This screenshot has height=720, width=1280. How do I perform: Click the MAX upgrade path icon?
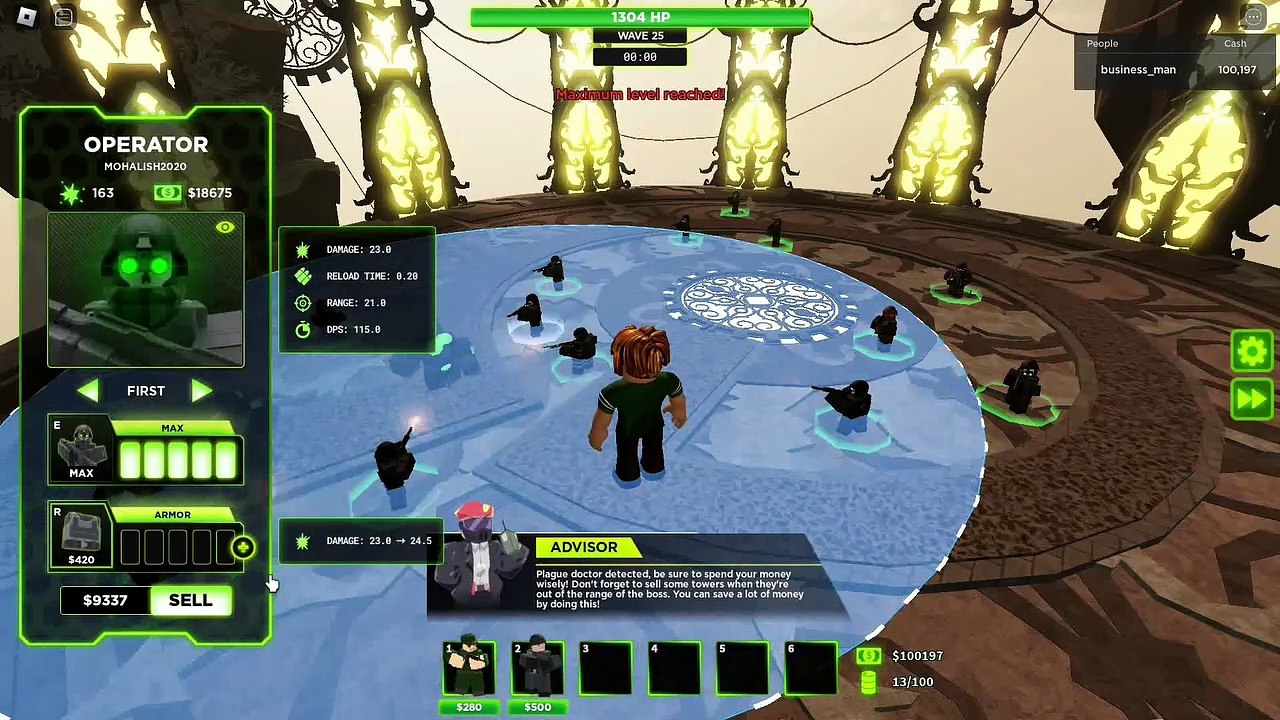pyautogui.click(x=81, y=451)
